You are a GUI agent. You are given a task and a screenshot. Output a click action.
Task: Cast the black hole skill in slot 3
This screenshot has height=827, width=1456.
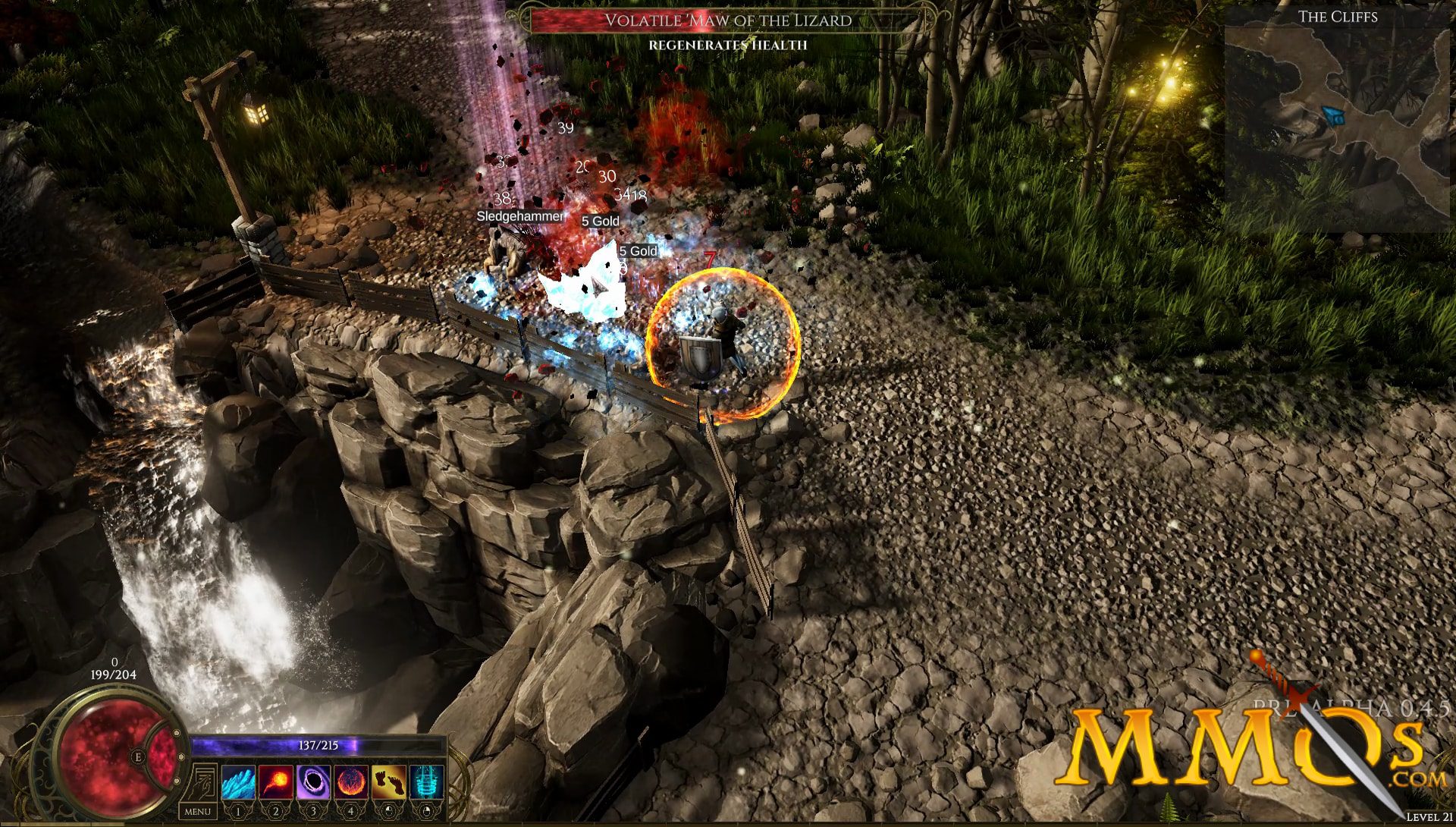(312, 781)
